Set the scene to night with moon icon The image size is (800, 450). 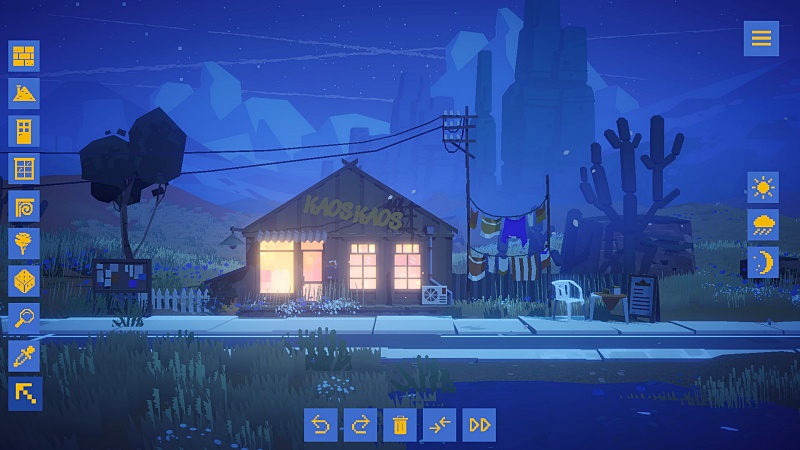(x=763, y=262)
